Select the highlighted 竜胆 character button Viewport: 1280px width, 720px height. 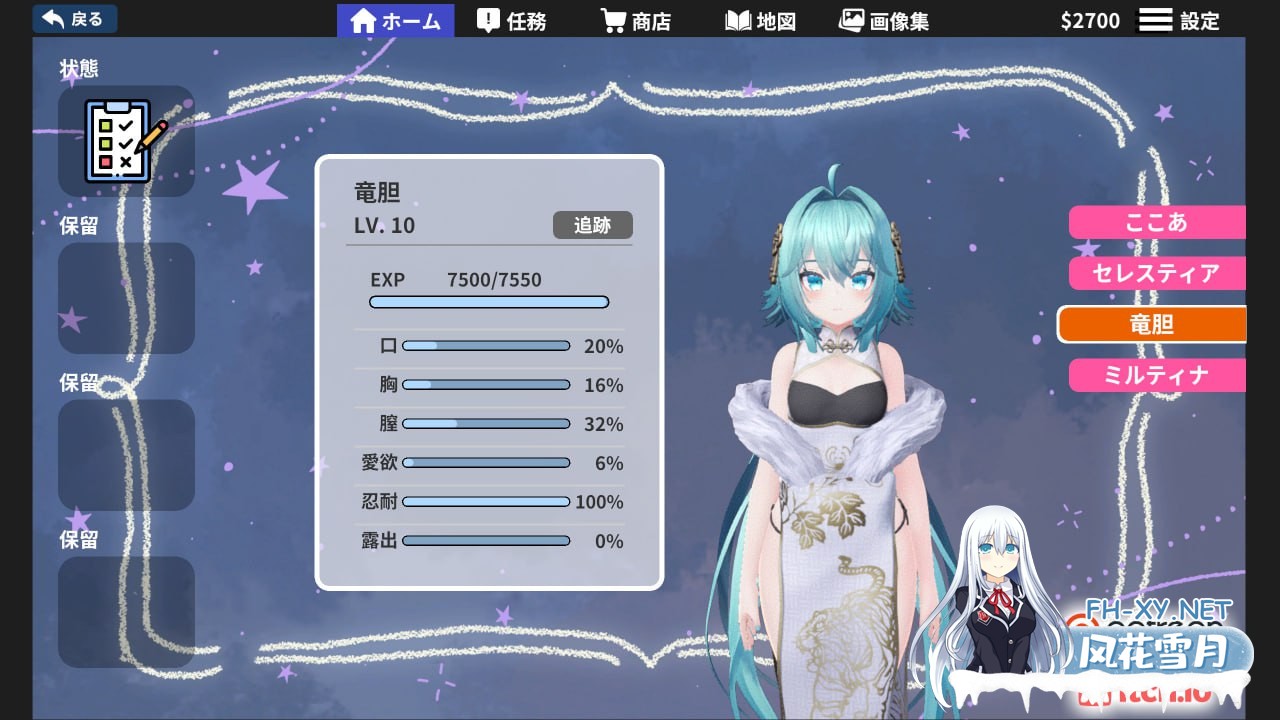tap(1152, 324)
